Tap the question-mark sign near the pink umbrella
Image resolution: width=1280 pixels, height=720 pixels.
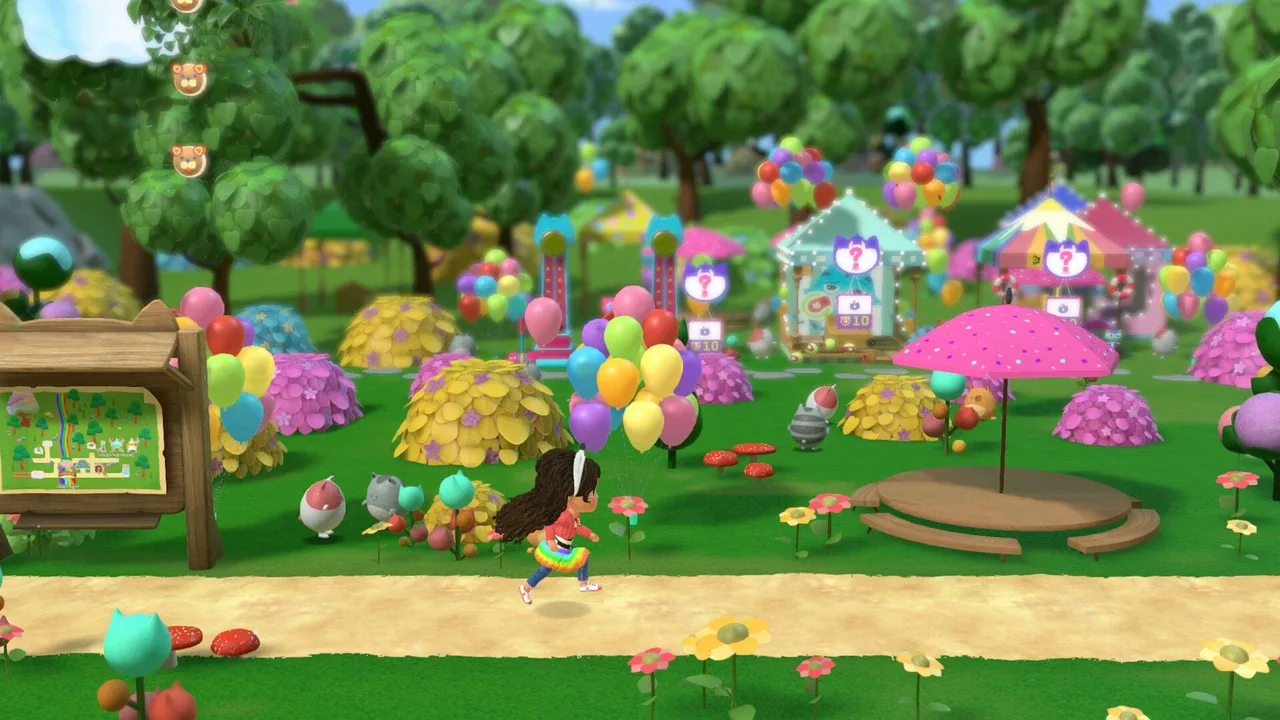[703, 284]
